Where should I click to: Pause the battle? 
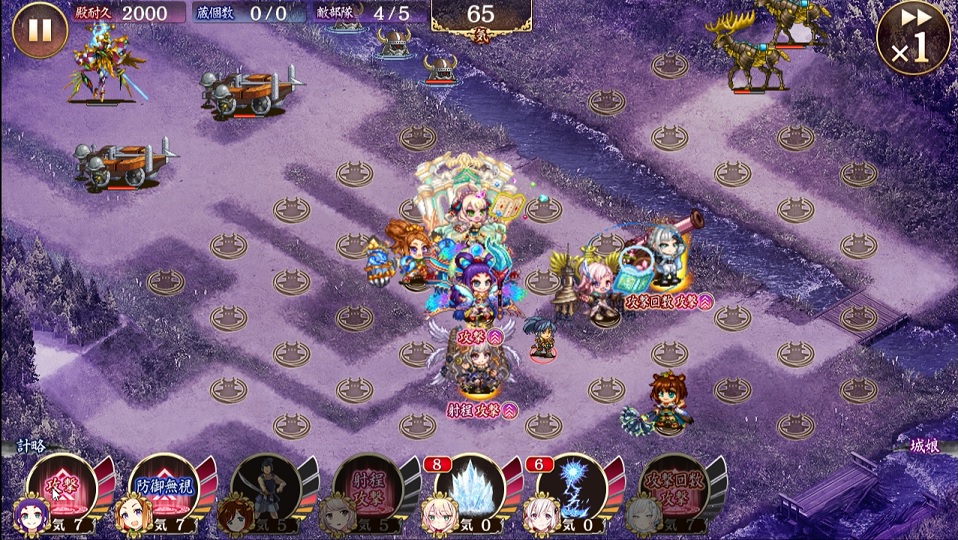(x=40, y=30)
